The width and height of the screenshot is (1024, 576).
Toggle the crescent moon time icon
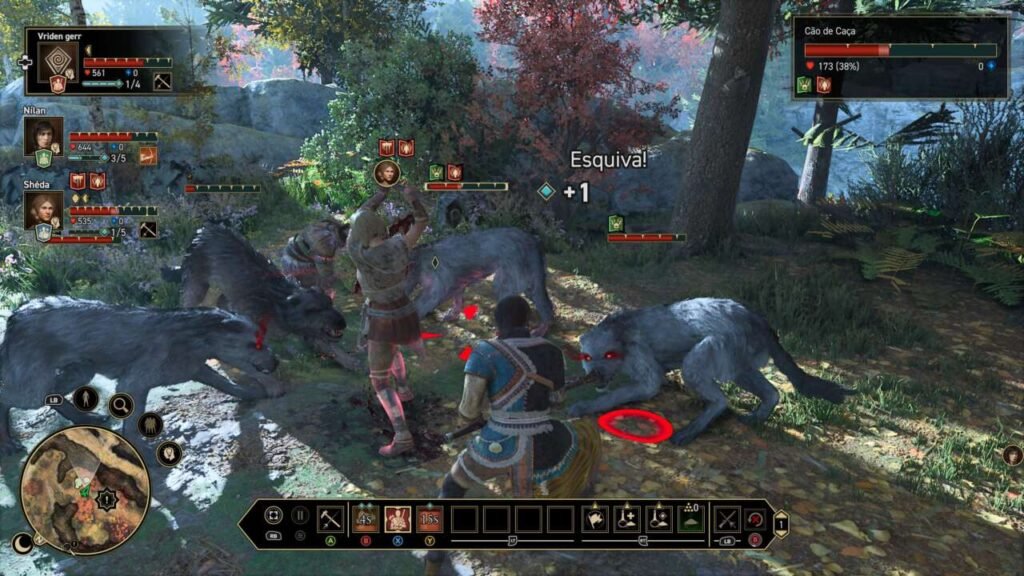click(x=22, y=543)
